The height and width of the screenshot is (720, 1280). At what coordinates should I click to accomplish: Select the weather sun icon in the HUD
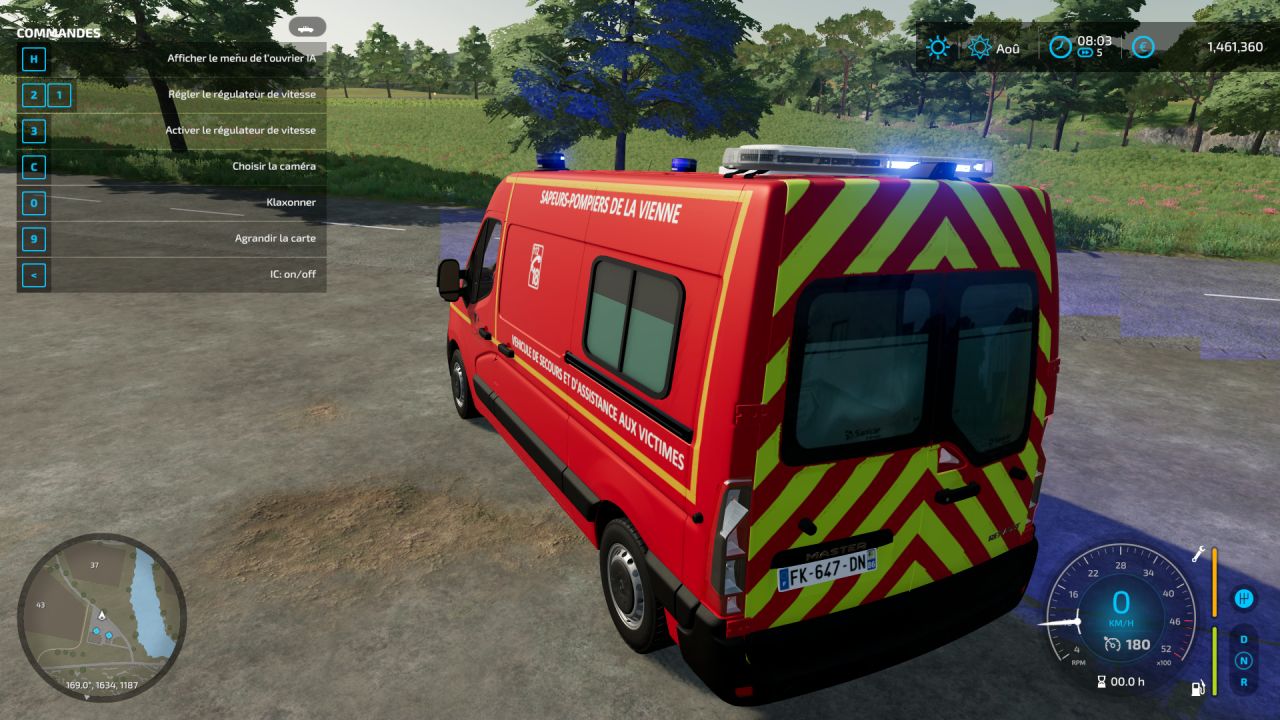coord(938,46)
